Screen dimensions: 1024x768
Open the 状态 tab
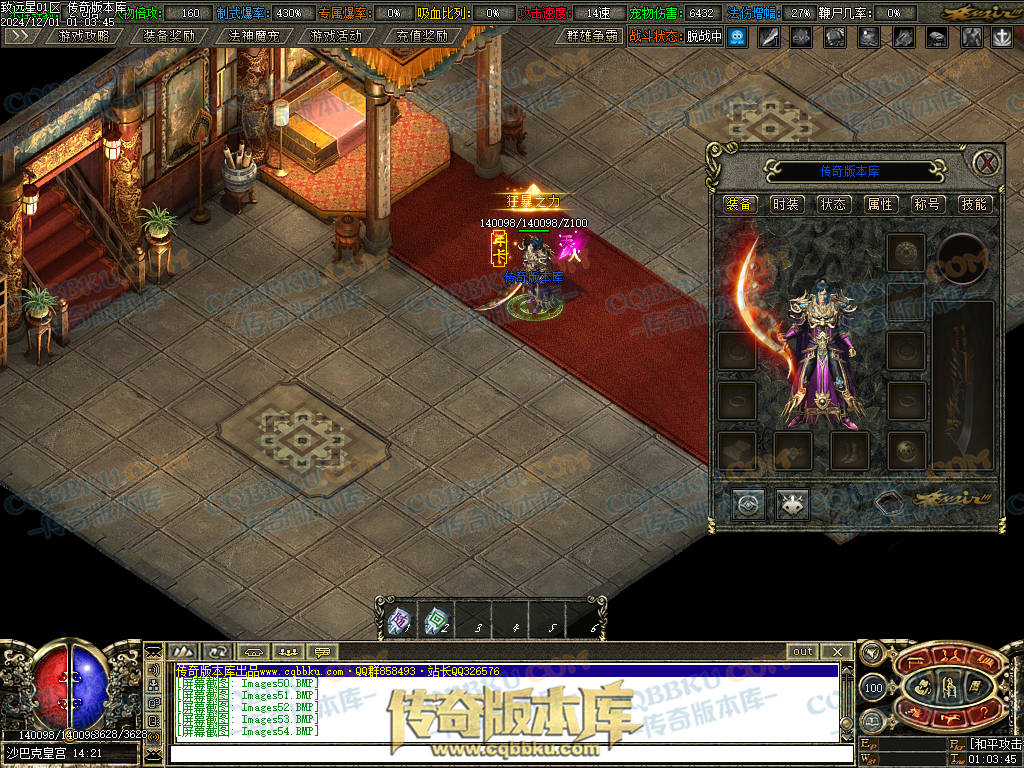(833, 204)
